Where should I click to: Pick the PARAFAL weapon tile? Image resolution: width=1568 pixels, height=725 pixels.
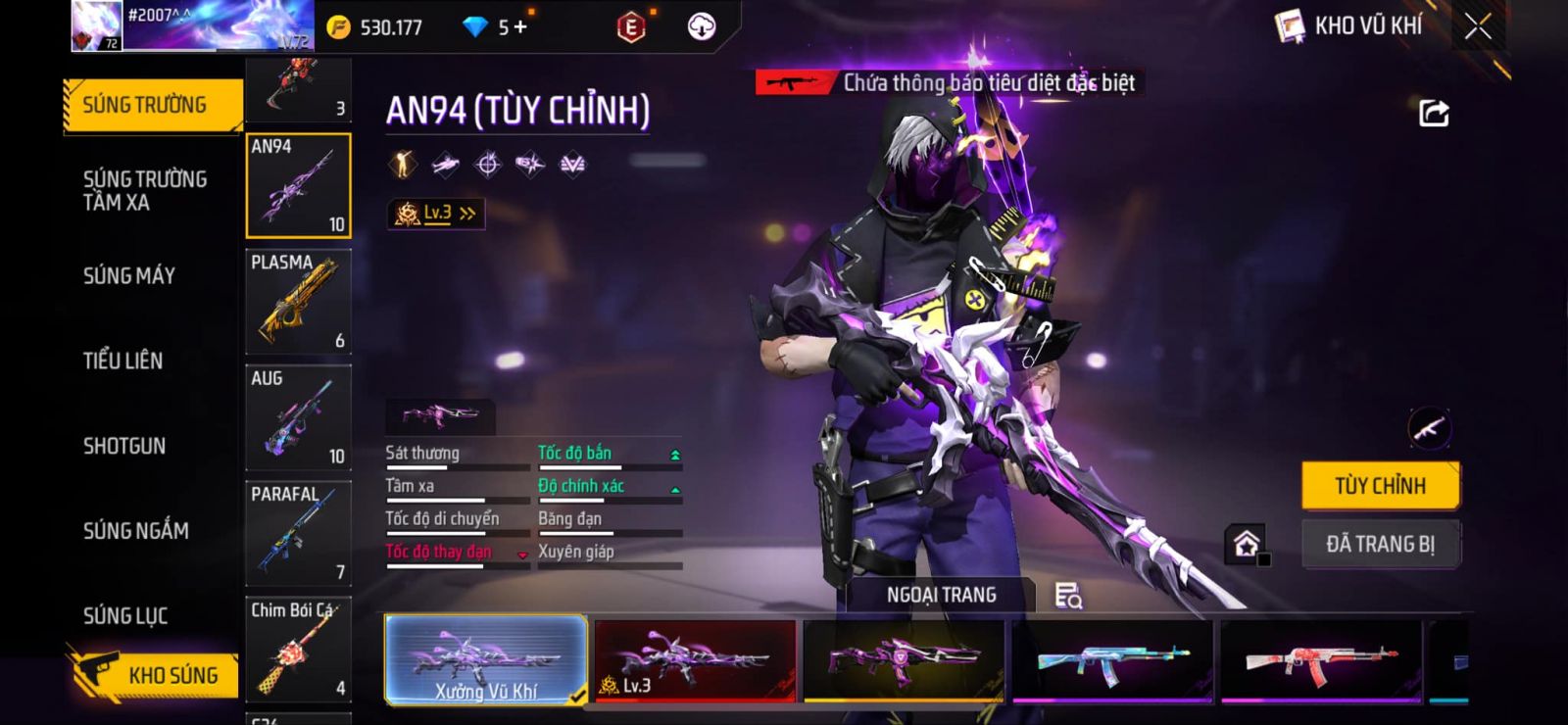click(x=298, y=532)
